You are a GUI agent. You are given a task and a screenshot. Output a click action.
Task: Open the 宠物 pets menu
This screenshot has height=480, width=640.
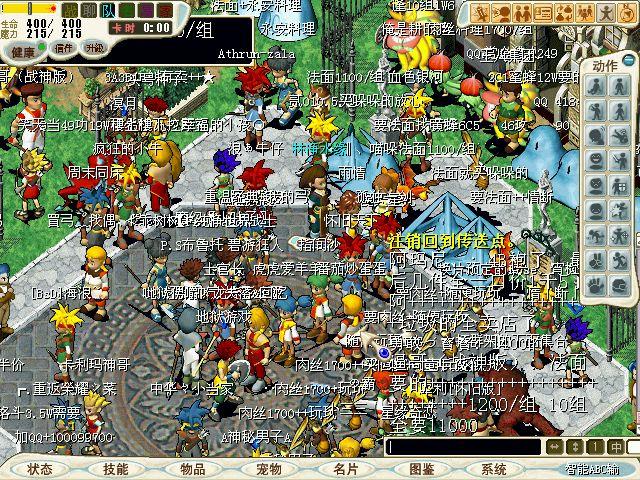269,469
